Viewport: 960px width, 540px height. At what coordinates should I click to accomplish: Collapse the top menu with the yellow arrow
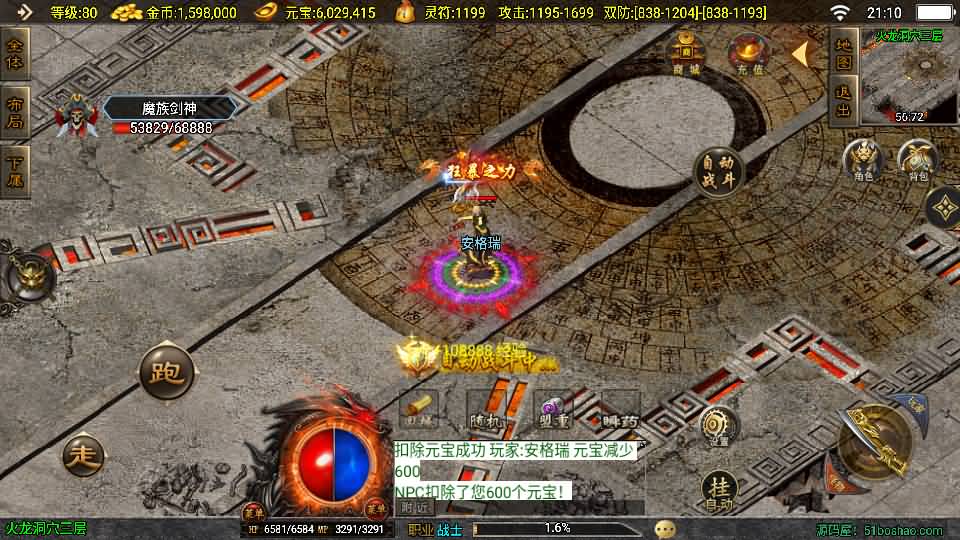[x=800, y=54]
